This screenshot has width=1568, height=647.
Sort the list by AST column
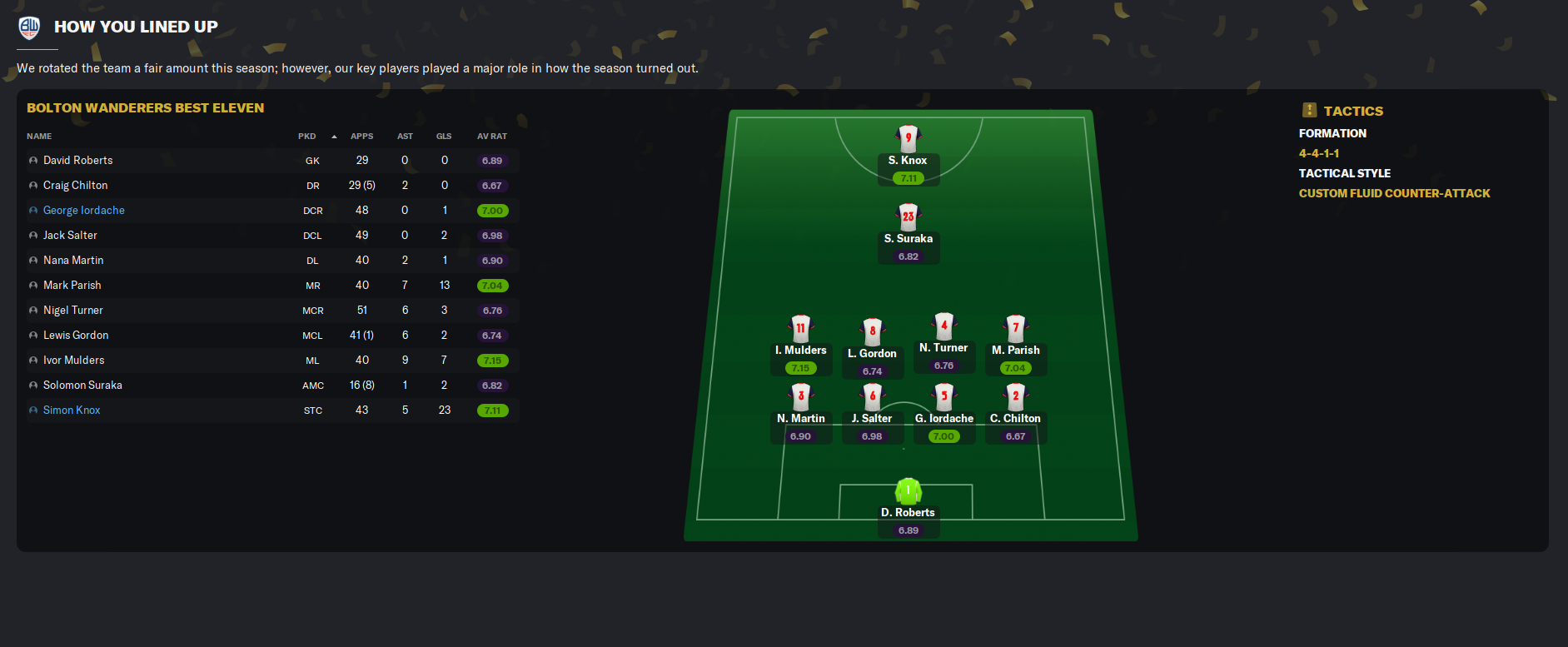(405, 137)
